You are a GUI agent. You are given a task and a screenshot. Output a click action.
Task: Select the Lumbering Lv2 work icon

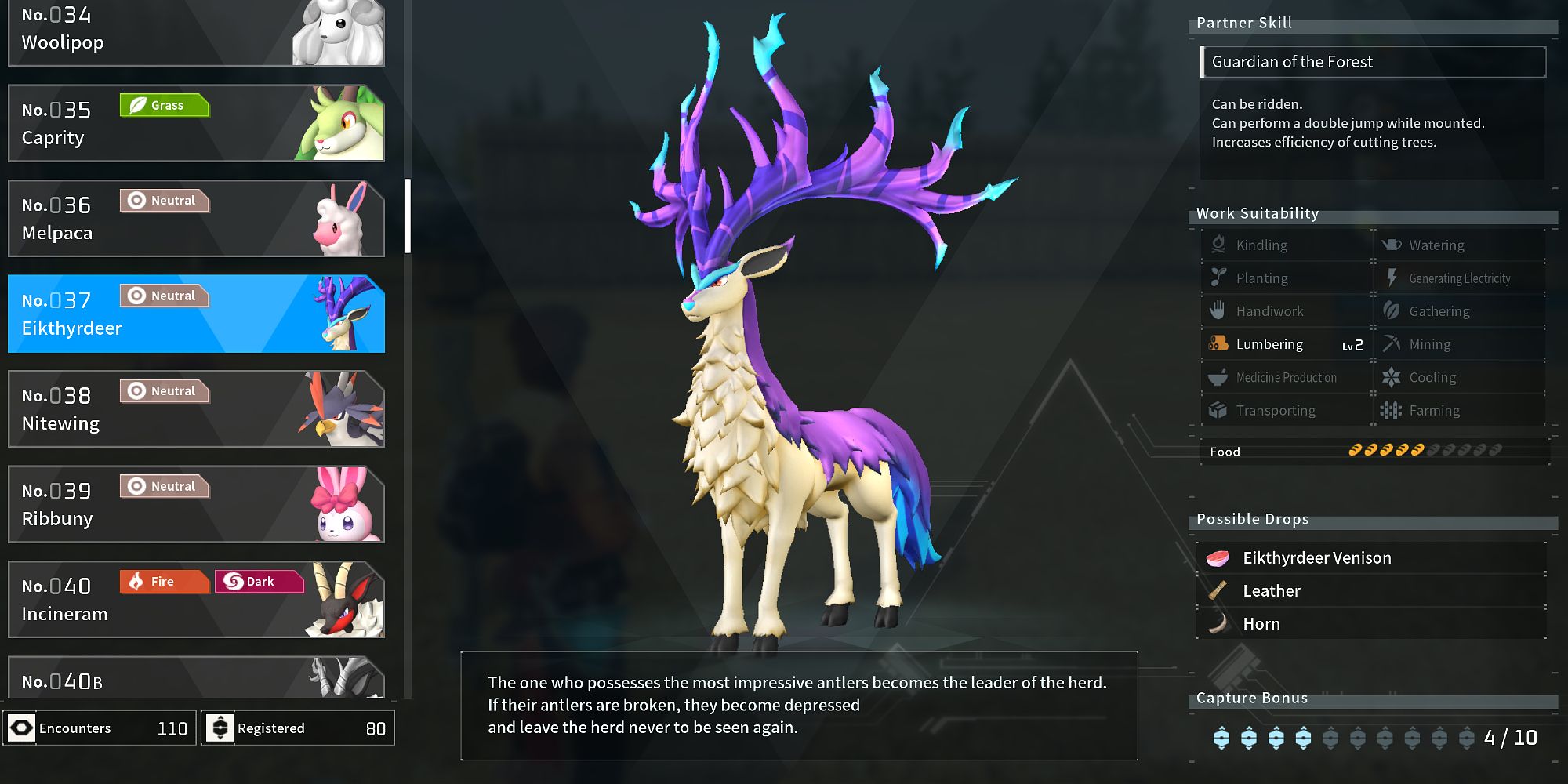point(1218,344)
